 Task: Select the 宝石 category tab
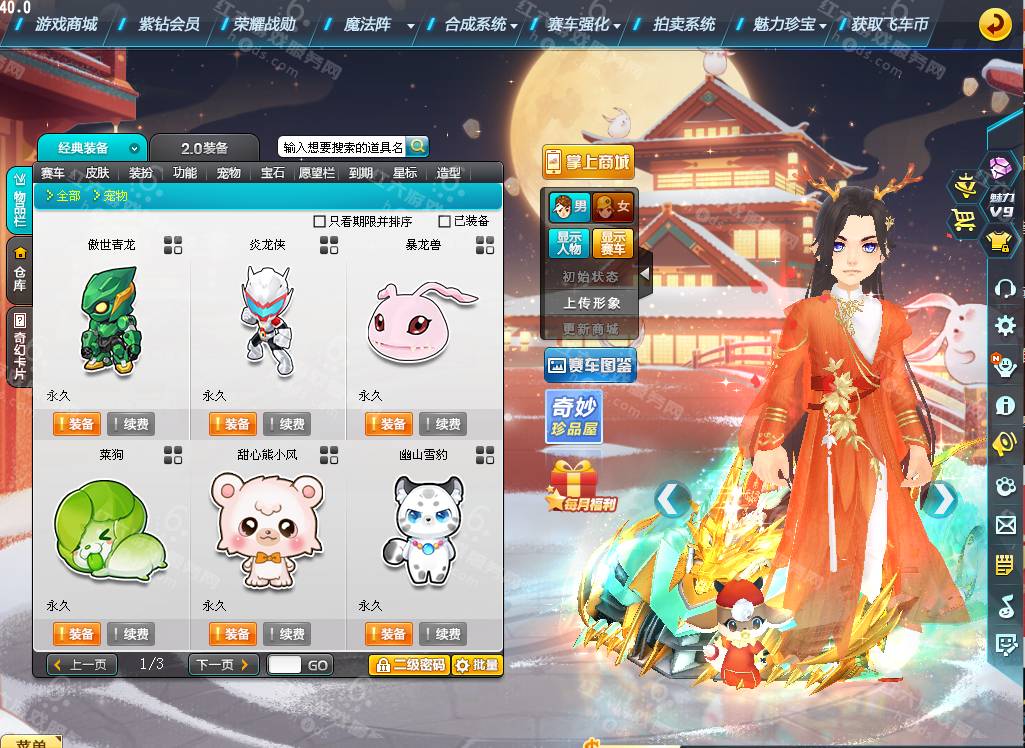272,173
